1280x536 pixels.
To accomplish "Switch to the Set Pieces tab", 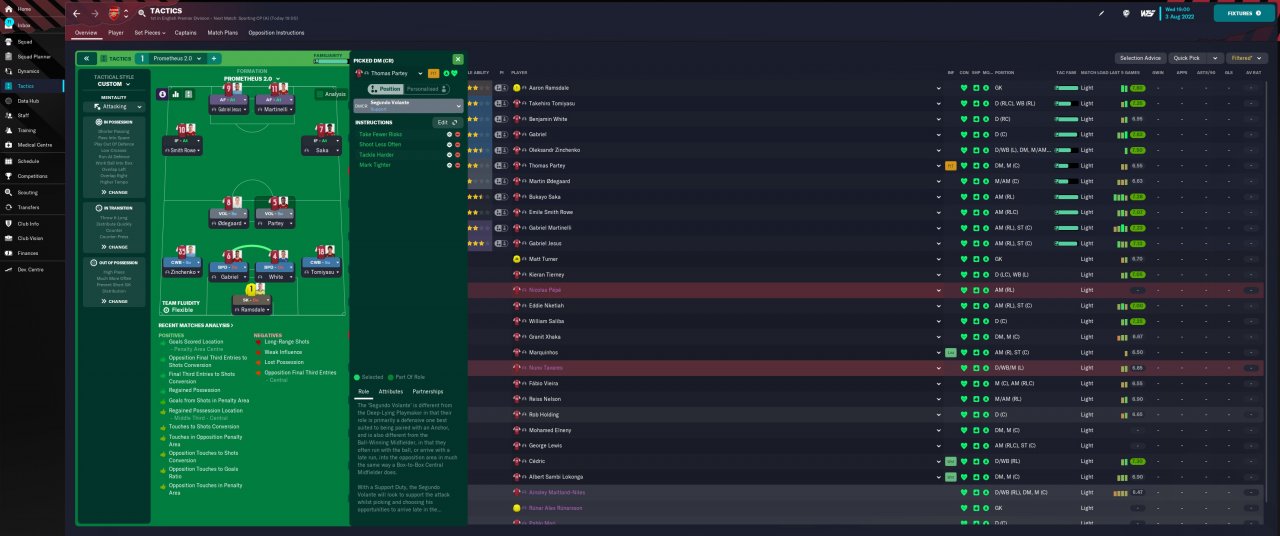I will [150, 33].
